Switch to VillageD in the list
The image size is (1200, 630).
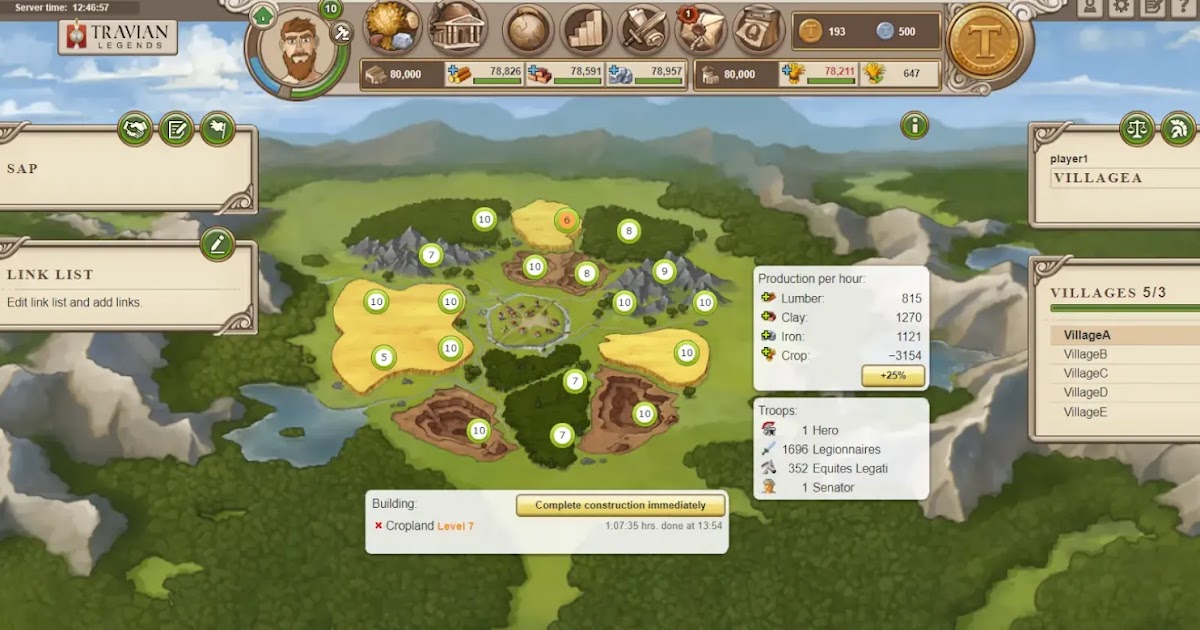point(1085,392)
